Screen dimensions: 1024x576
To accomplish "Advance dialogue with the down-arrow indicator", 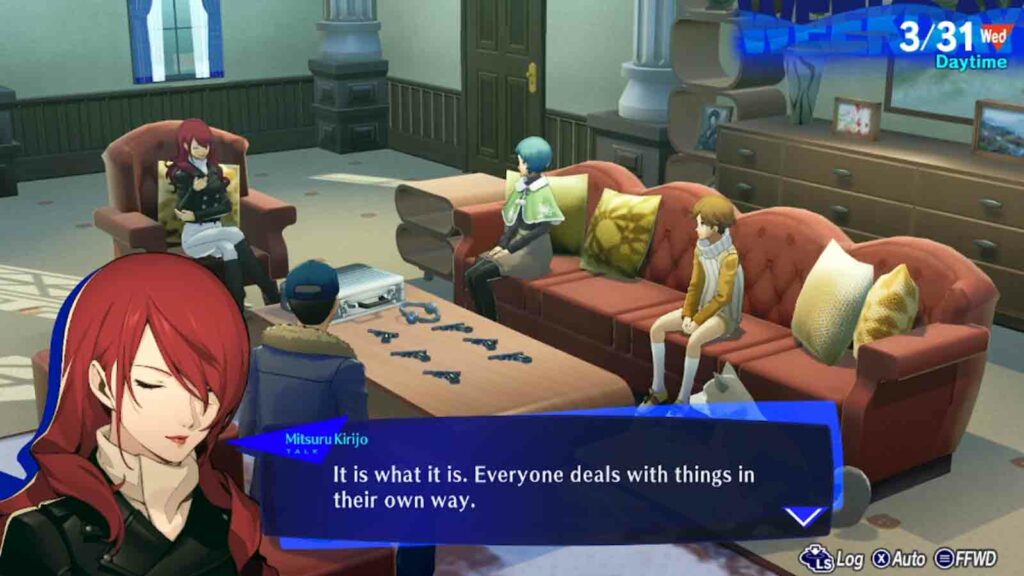I will pyautogui.click(x=803, y=516).
